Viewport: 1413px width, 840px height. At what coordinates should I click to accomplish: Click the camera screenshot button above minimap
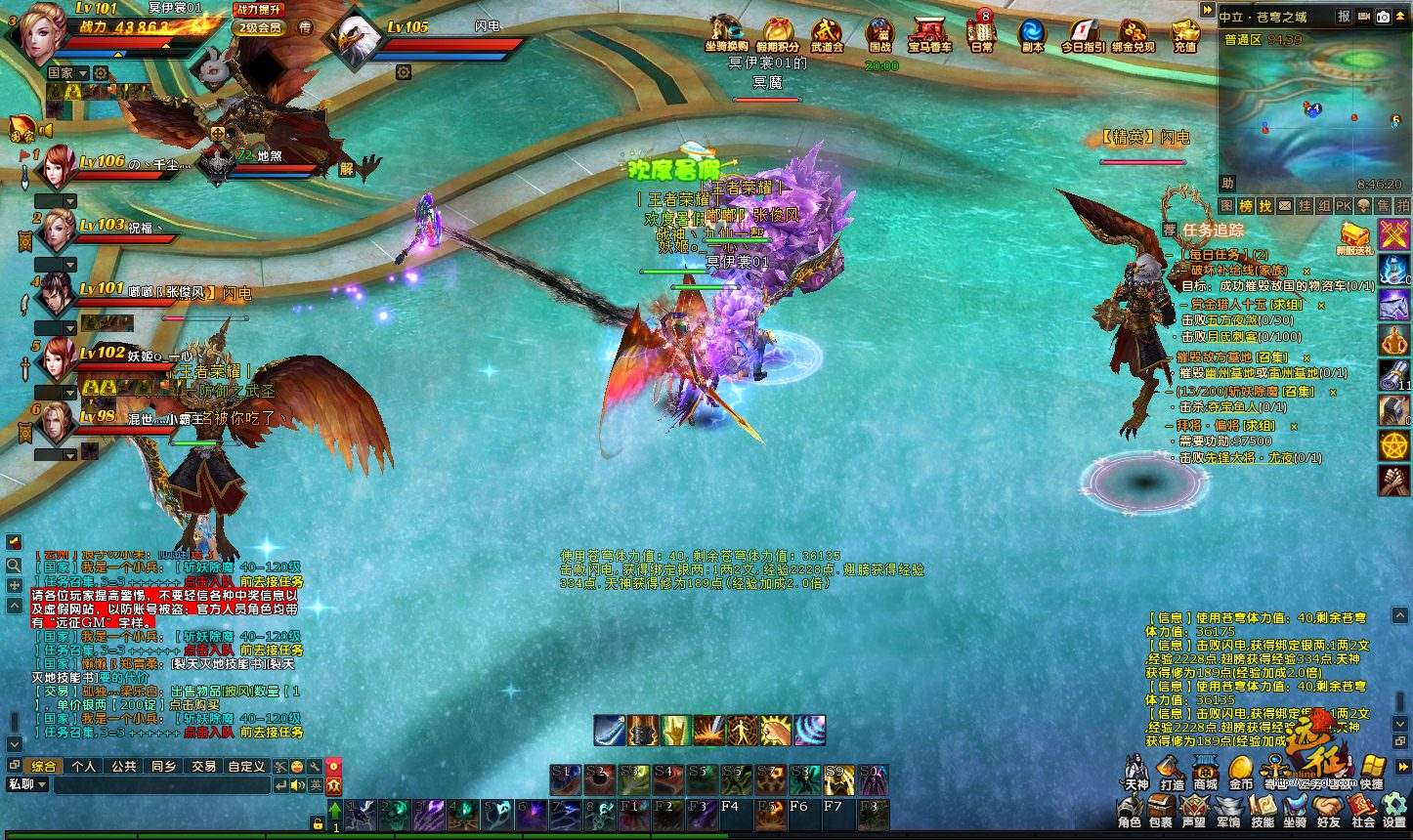point(1383,16)
